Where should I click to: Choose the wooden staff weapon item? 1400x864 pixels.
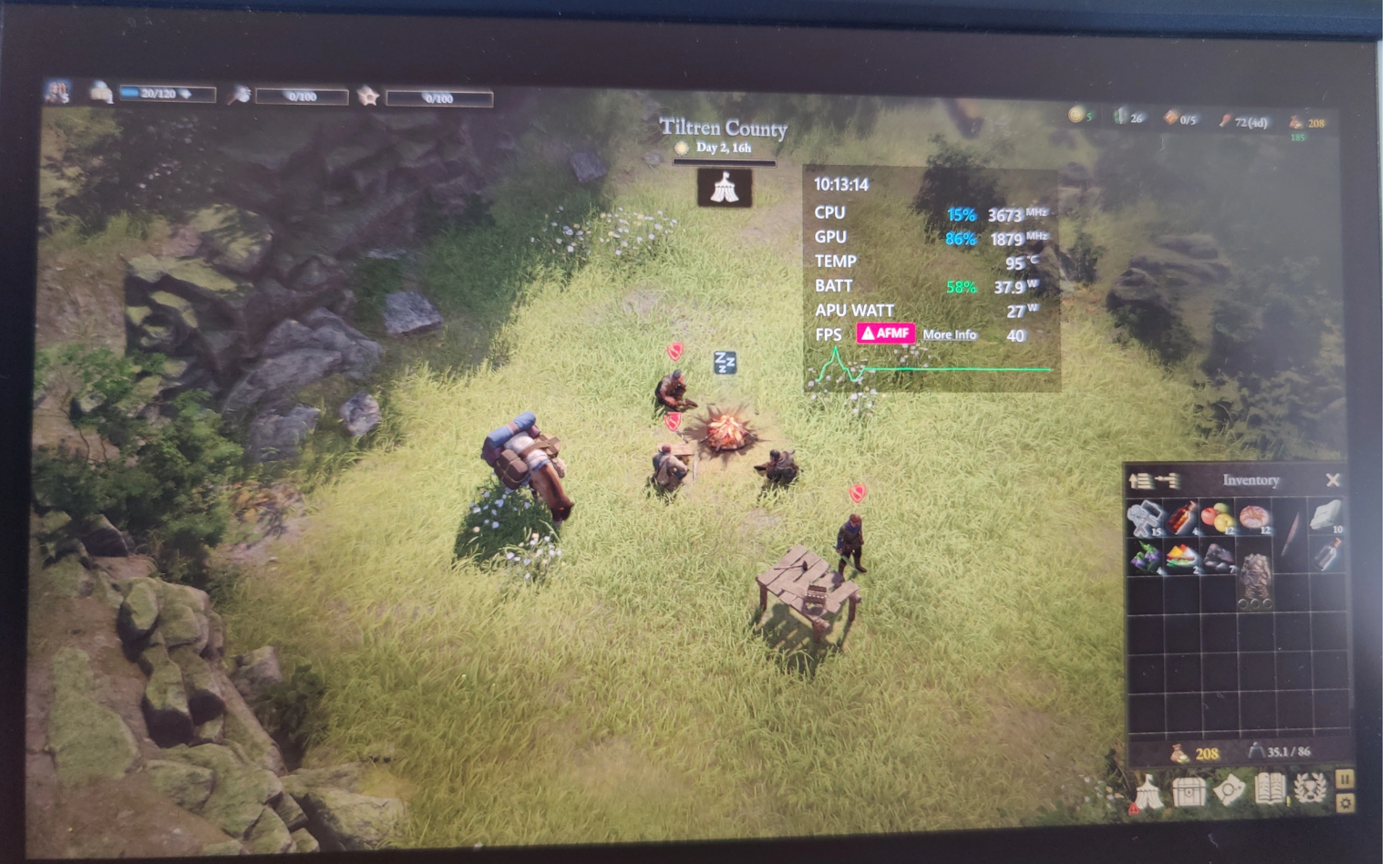(1291, 535)
